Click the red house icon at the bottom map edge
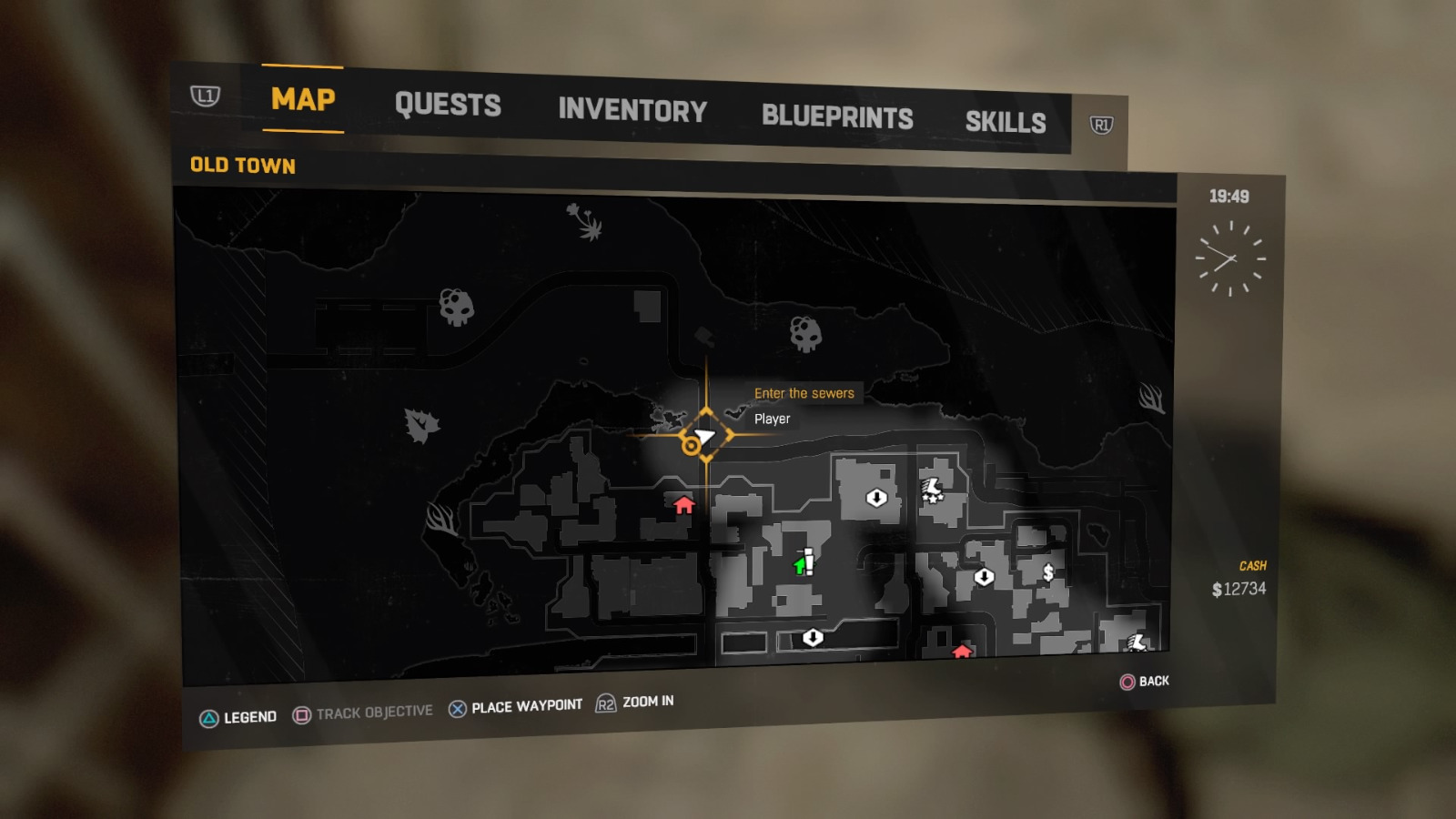This screenshot has height=819, width=1456. [963, 652]
